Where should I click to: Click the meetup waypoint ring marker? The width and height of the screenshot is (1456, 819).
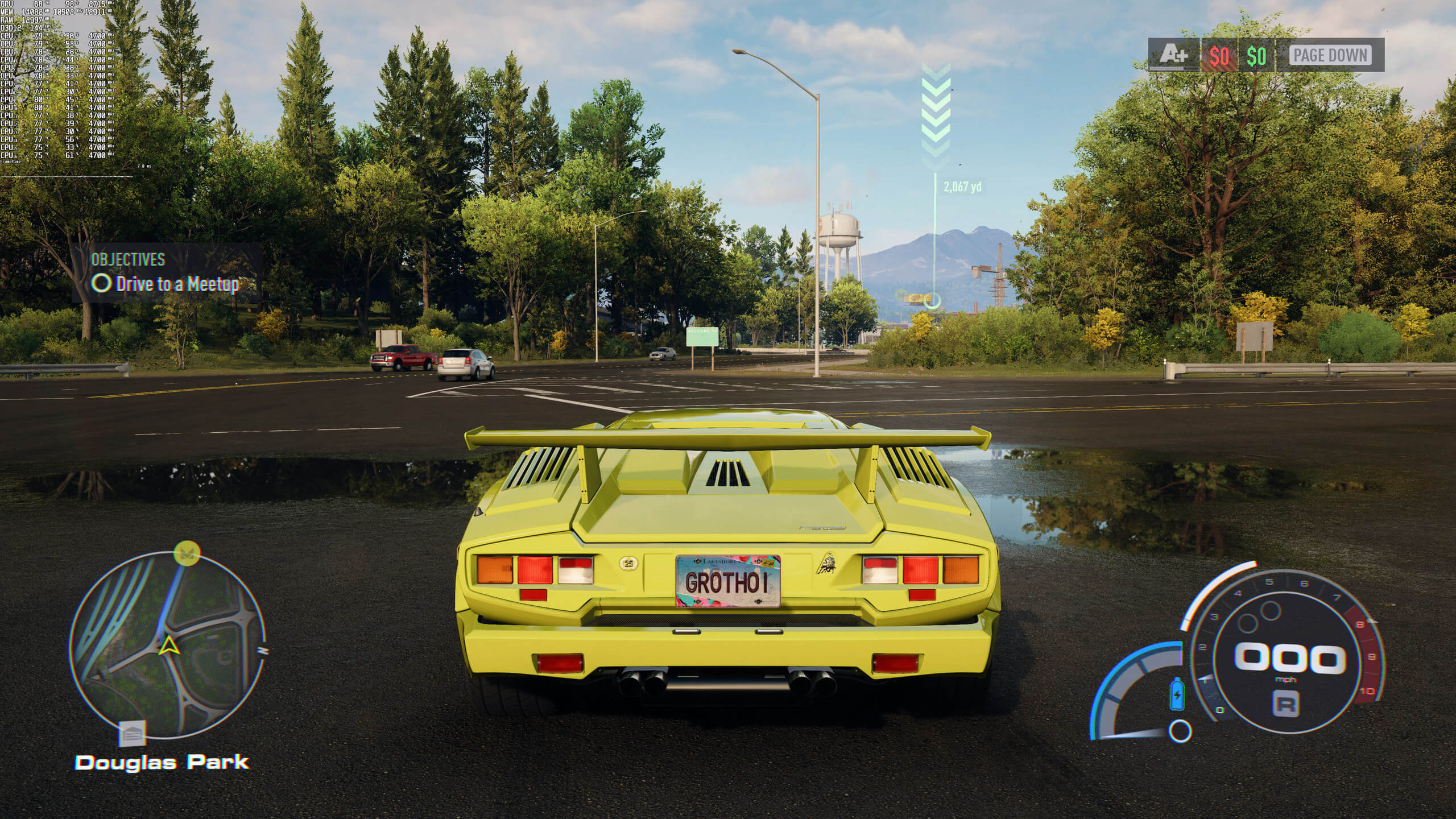point(932,300)
